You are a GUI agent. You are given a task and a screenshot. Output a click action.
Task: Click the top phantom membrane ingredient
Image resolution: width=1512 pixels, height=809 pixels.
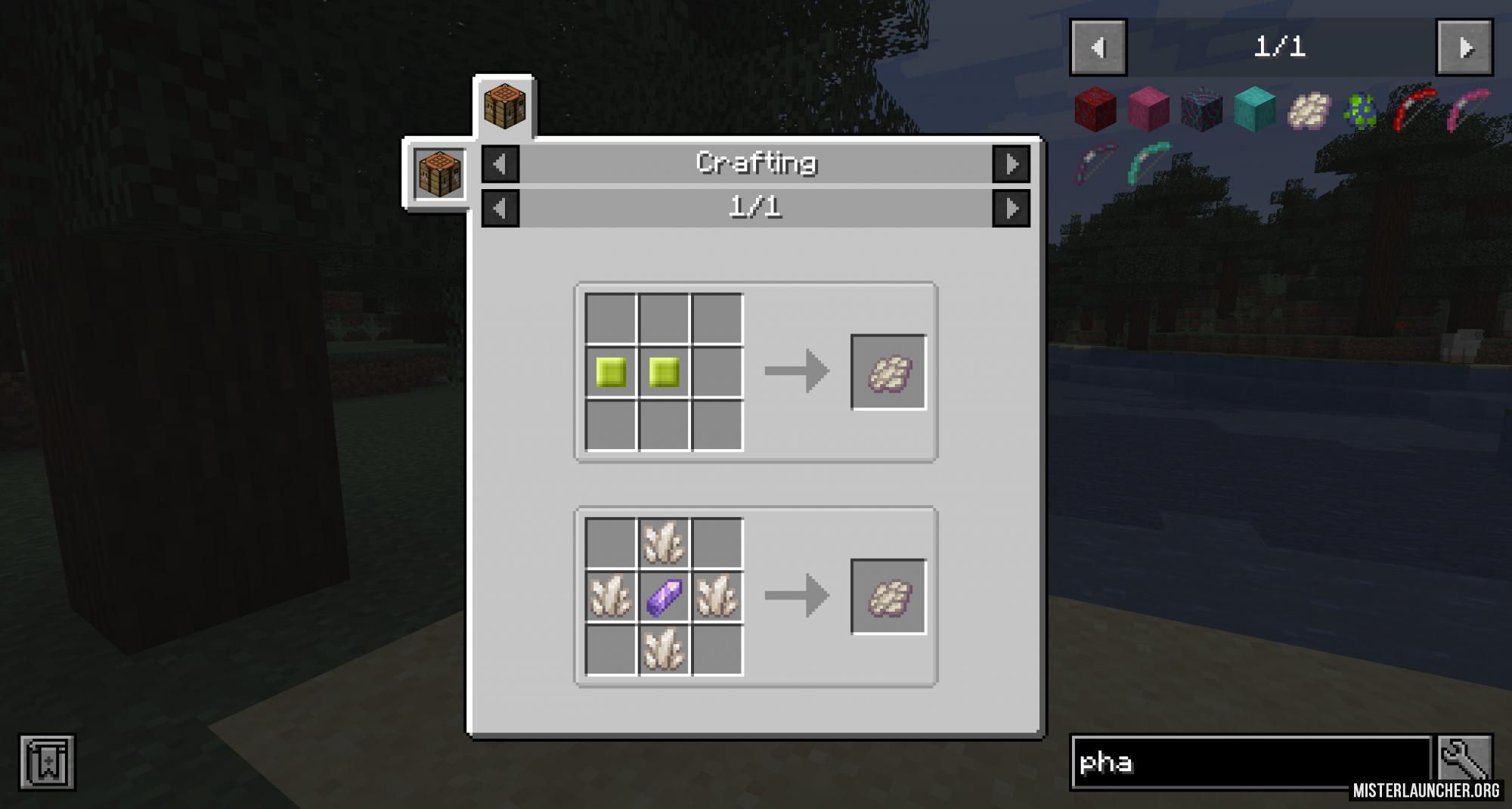(662, 541)
